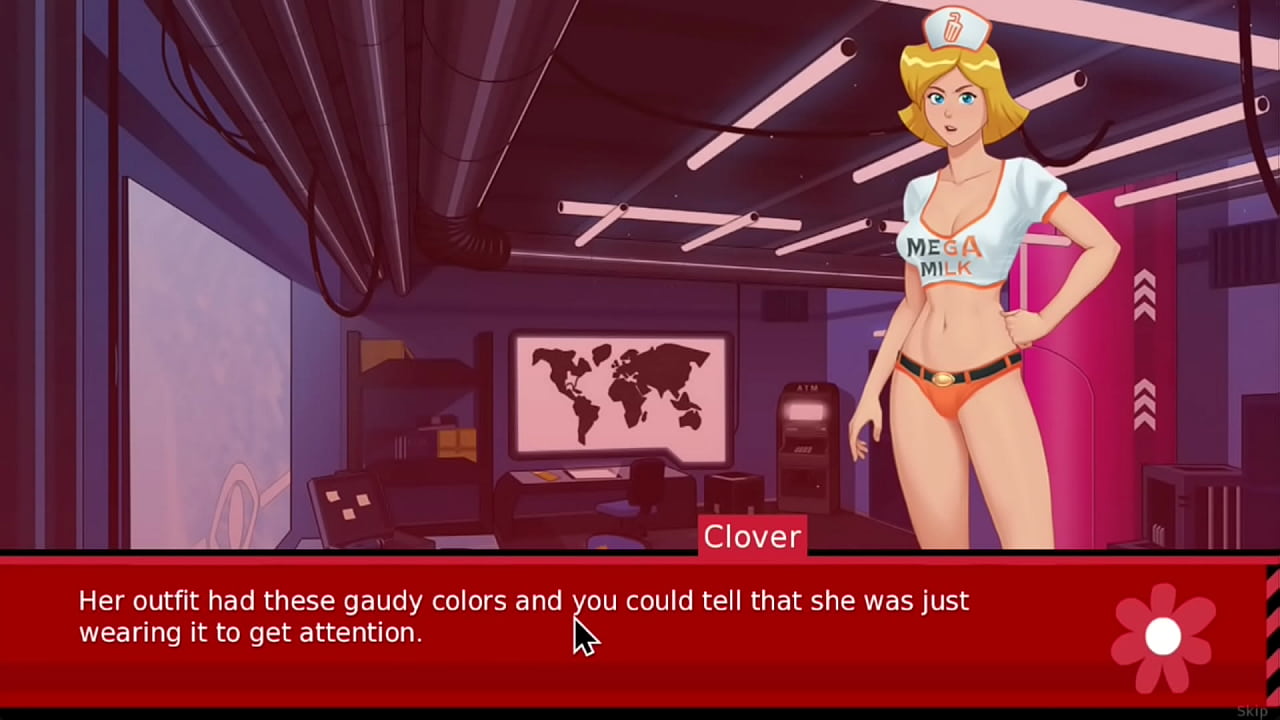Click the white flower continue indicator
This screenshot has height=720, width=1280.
(1161, 637)
